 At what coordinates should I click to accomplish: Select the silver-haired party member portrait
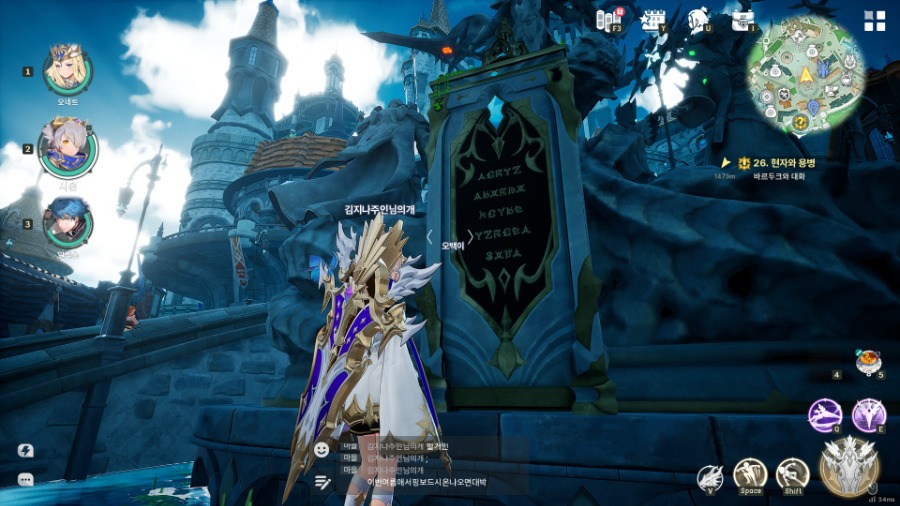coord(67,149)
